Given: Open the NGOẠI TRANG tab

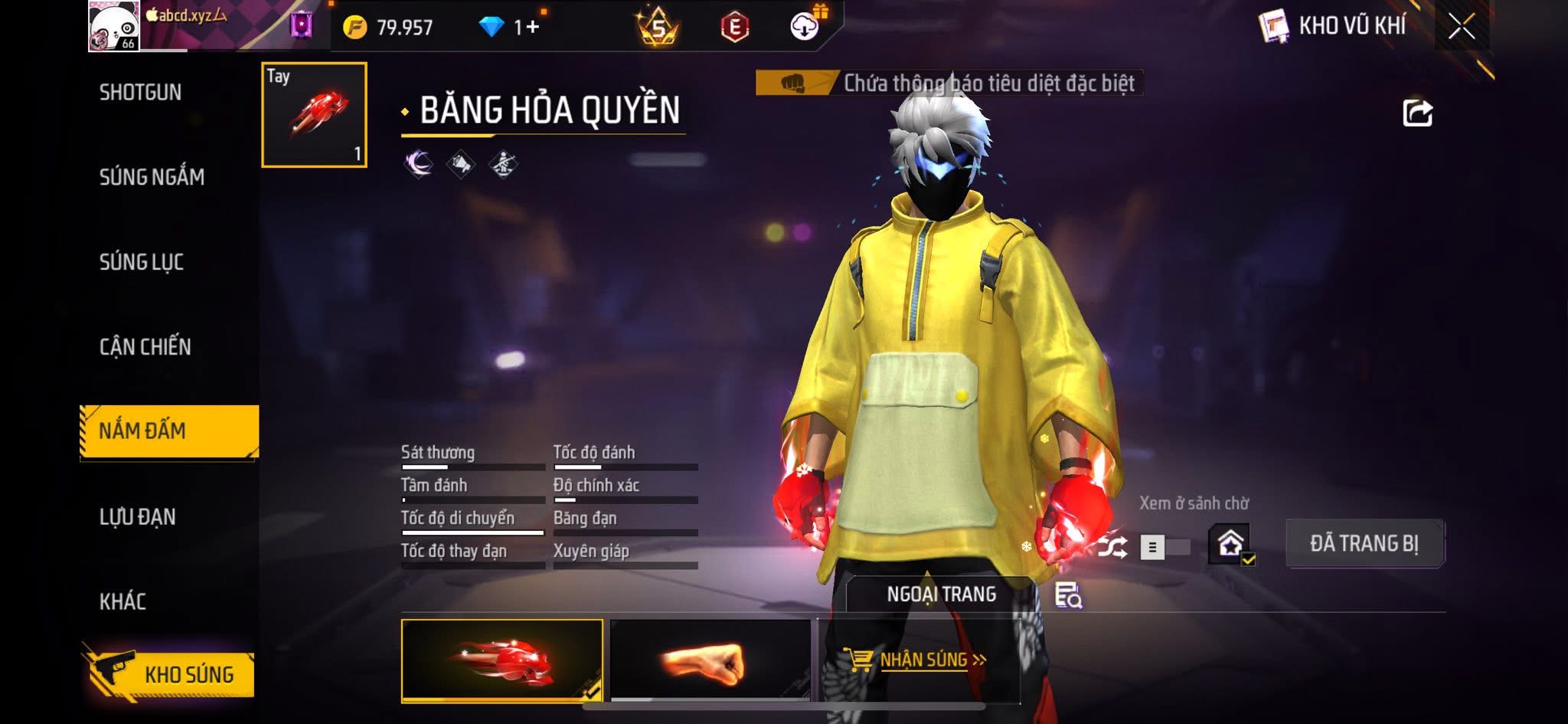Looking at the screenshot, I should point(941,595).
